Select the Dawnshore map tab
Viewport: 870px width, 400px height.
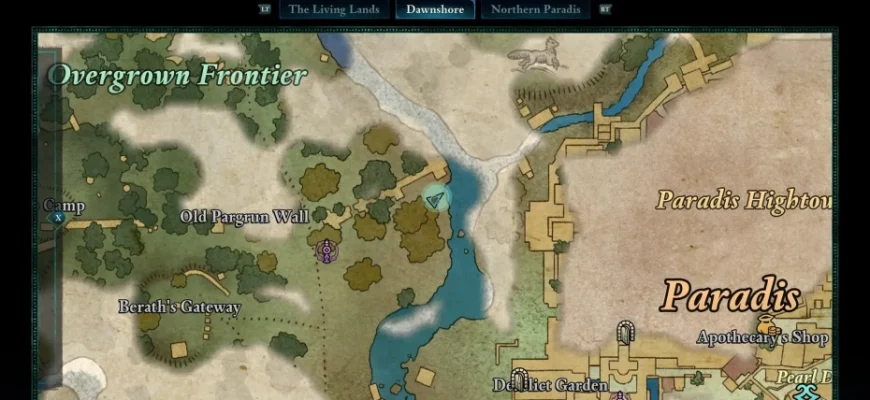pyautogui.click(x=435, y=10)
